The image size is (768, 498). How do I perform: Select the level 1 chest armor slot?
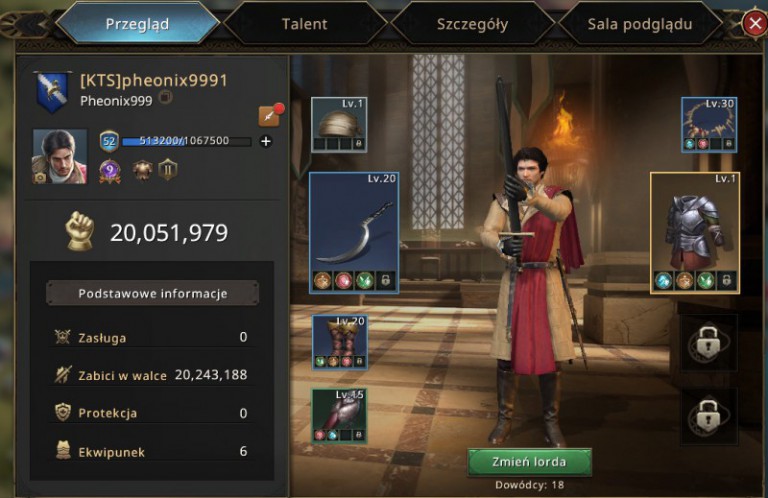point(693,232)
